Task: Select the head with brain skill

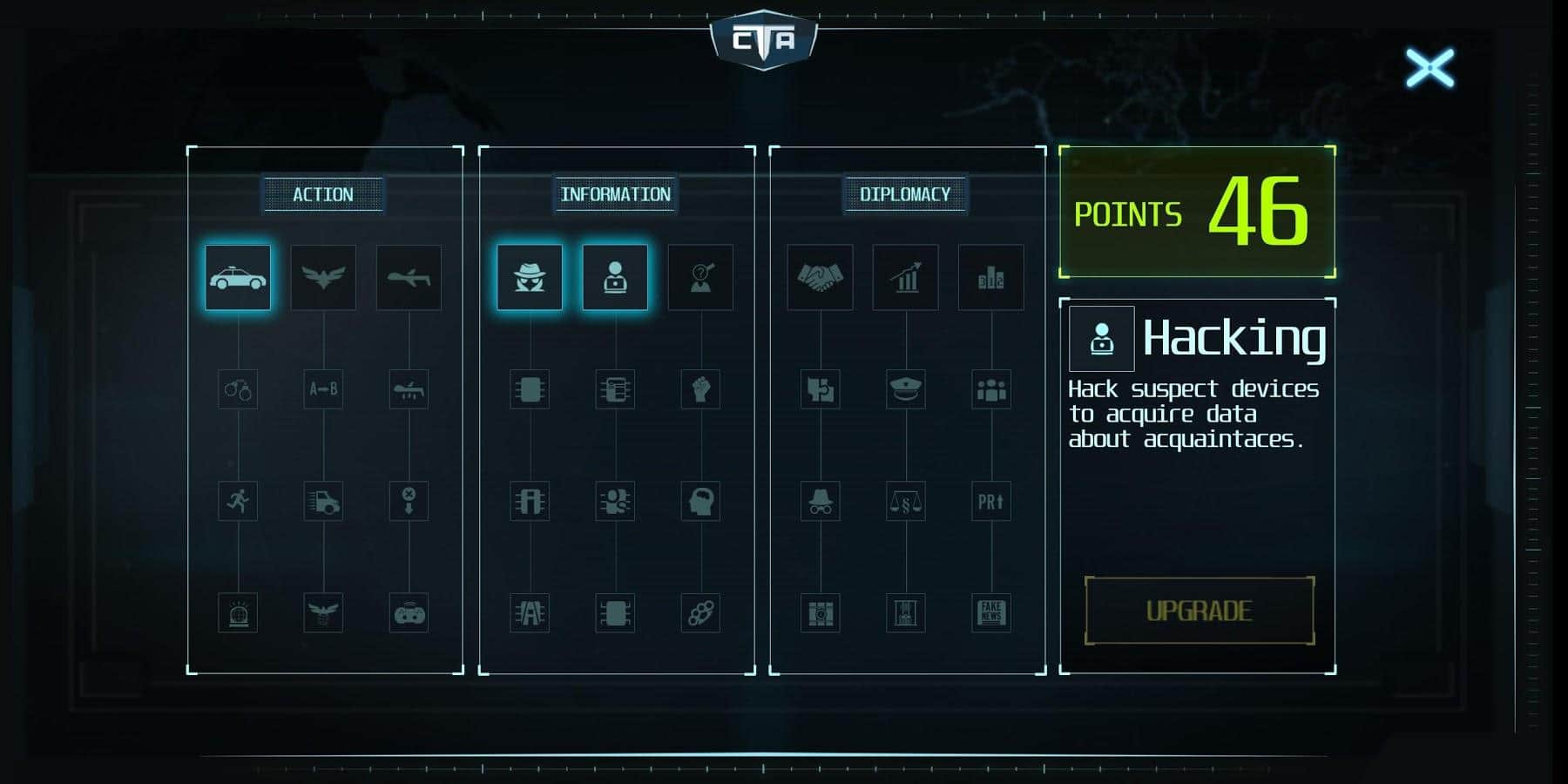Action: pos(700,501)
